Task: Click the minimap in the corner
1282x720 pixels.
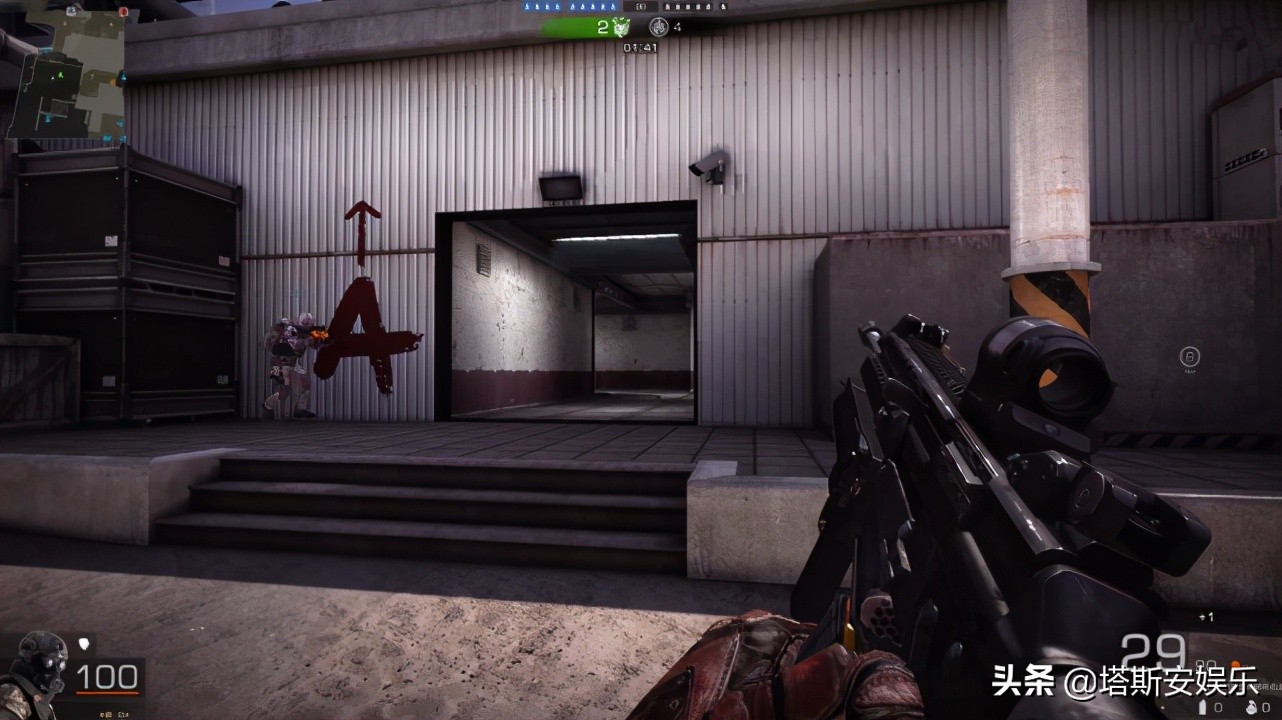Action: [66, 70]
